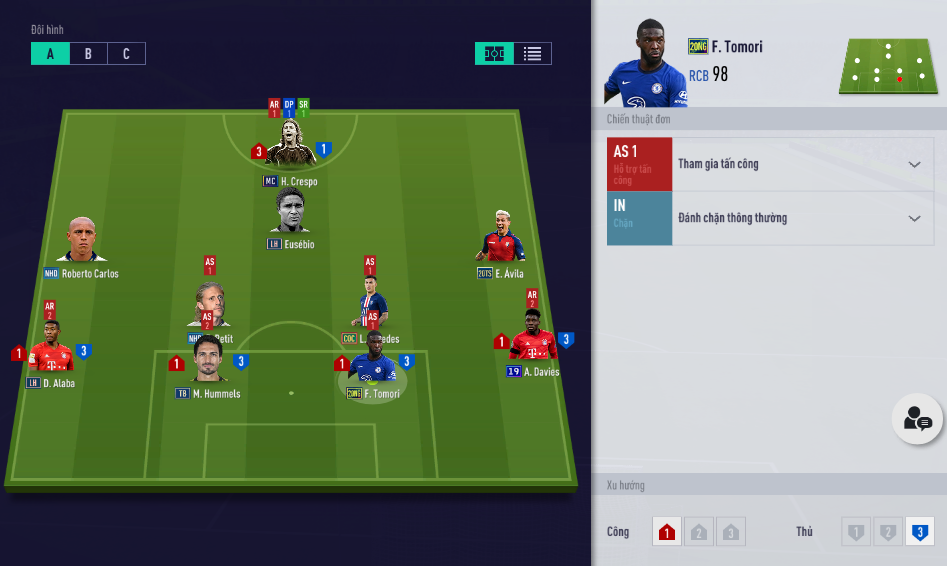Set attack tendency to level 2
The image size is (947, 566).
699,532
